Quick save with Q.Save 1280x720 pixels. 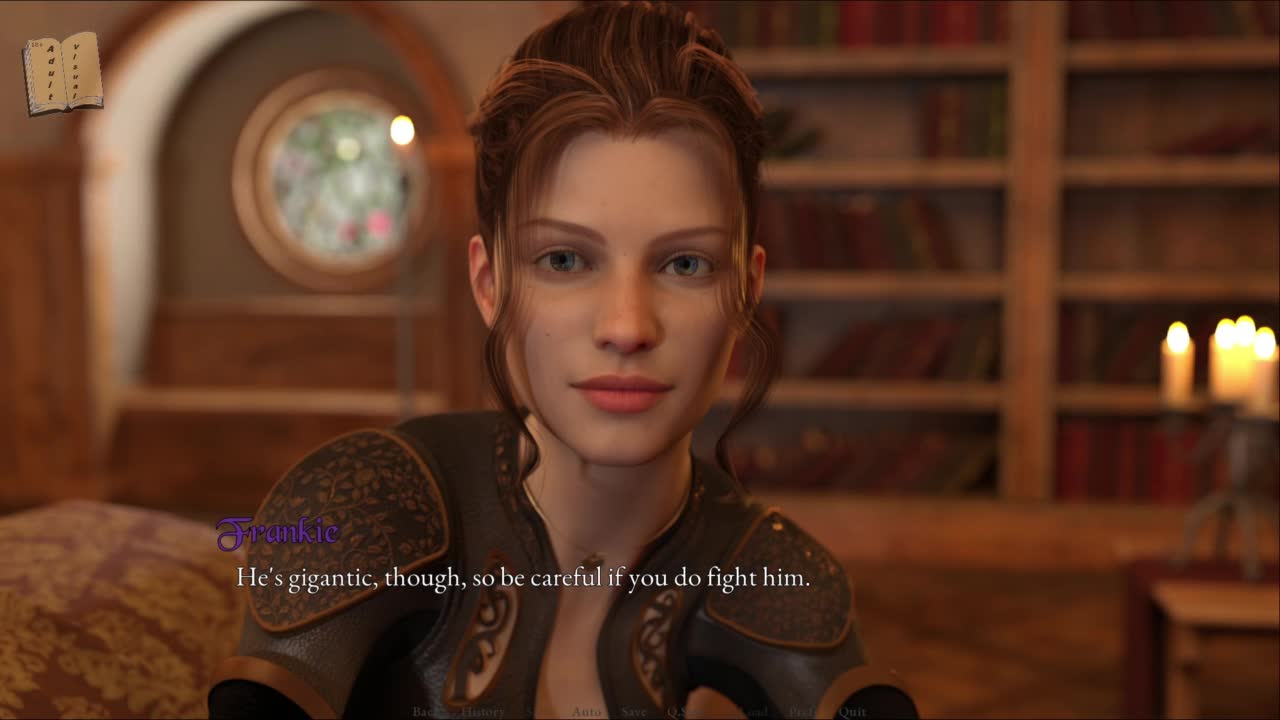click(x=686, y=712)
